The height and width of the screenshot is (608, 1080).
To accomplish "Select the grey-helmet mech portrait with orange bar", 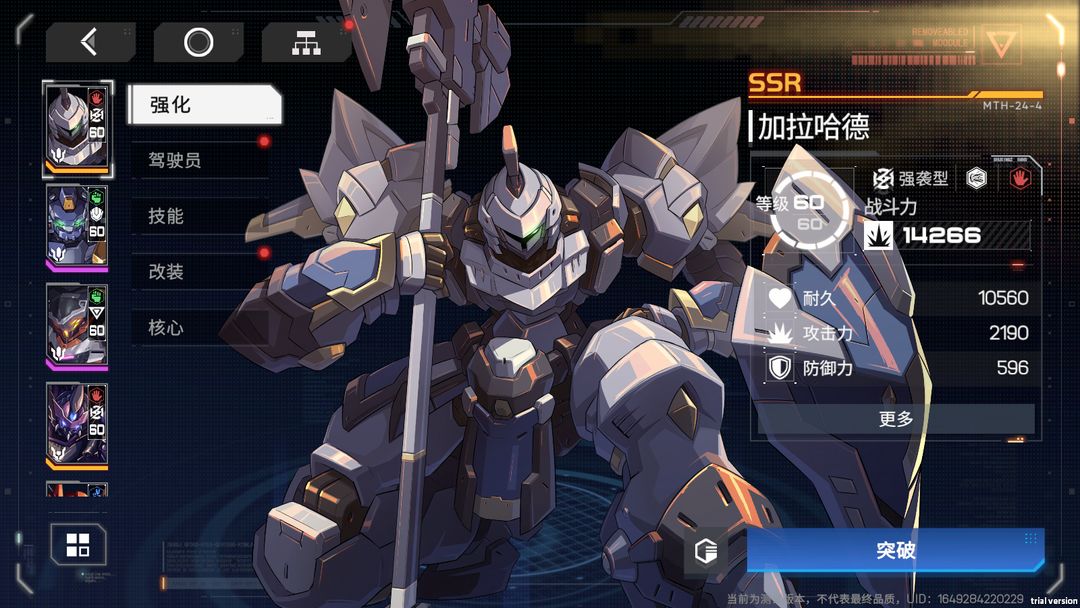I will pos(77,128).
